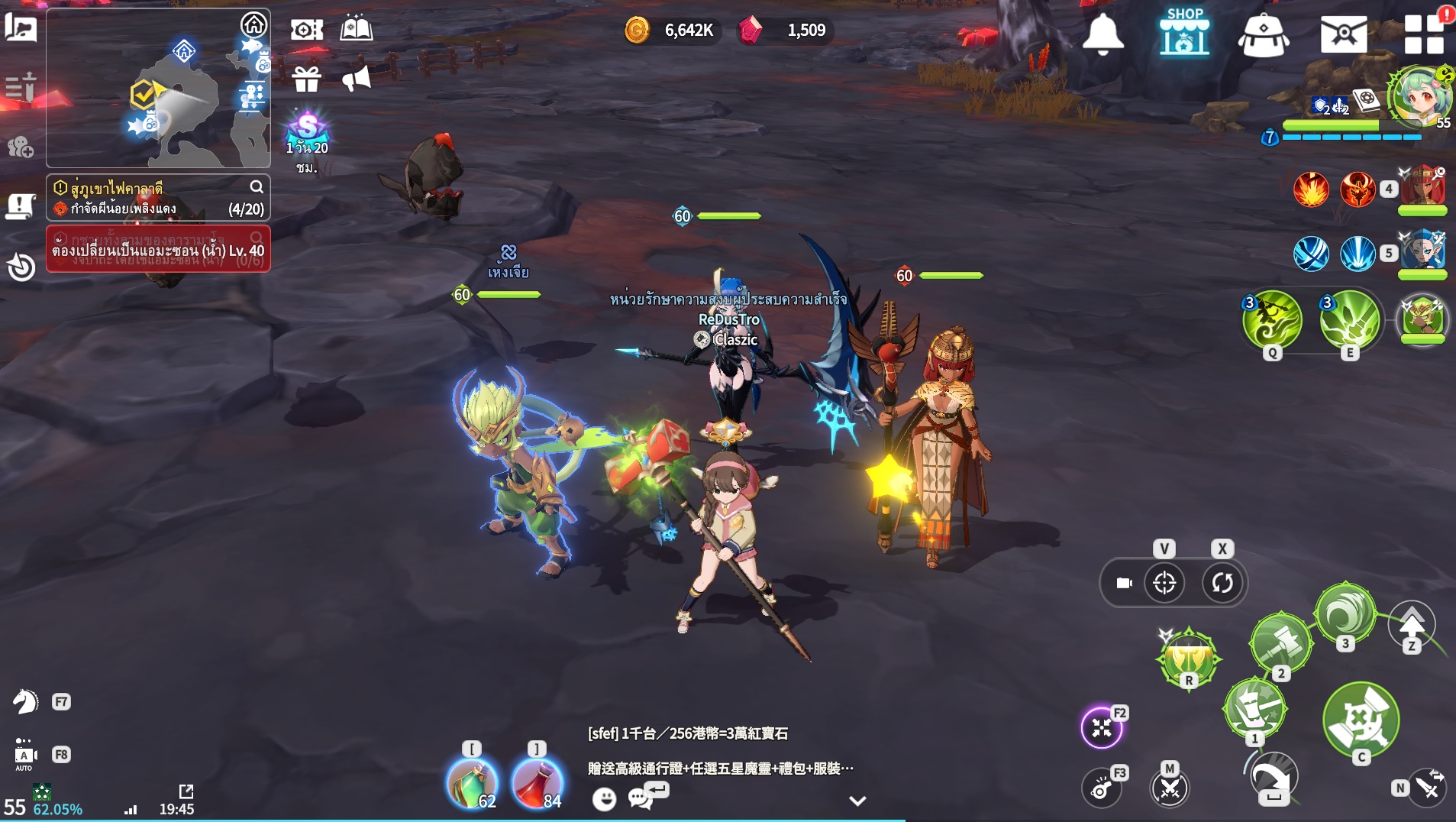Activate the main crossed-hammer attack skill
The height and width of the screenshot is (822, 1456).
(1361, 720)
